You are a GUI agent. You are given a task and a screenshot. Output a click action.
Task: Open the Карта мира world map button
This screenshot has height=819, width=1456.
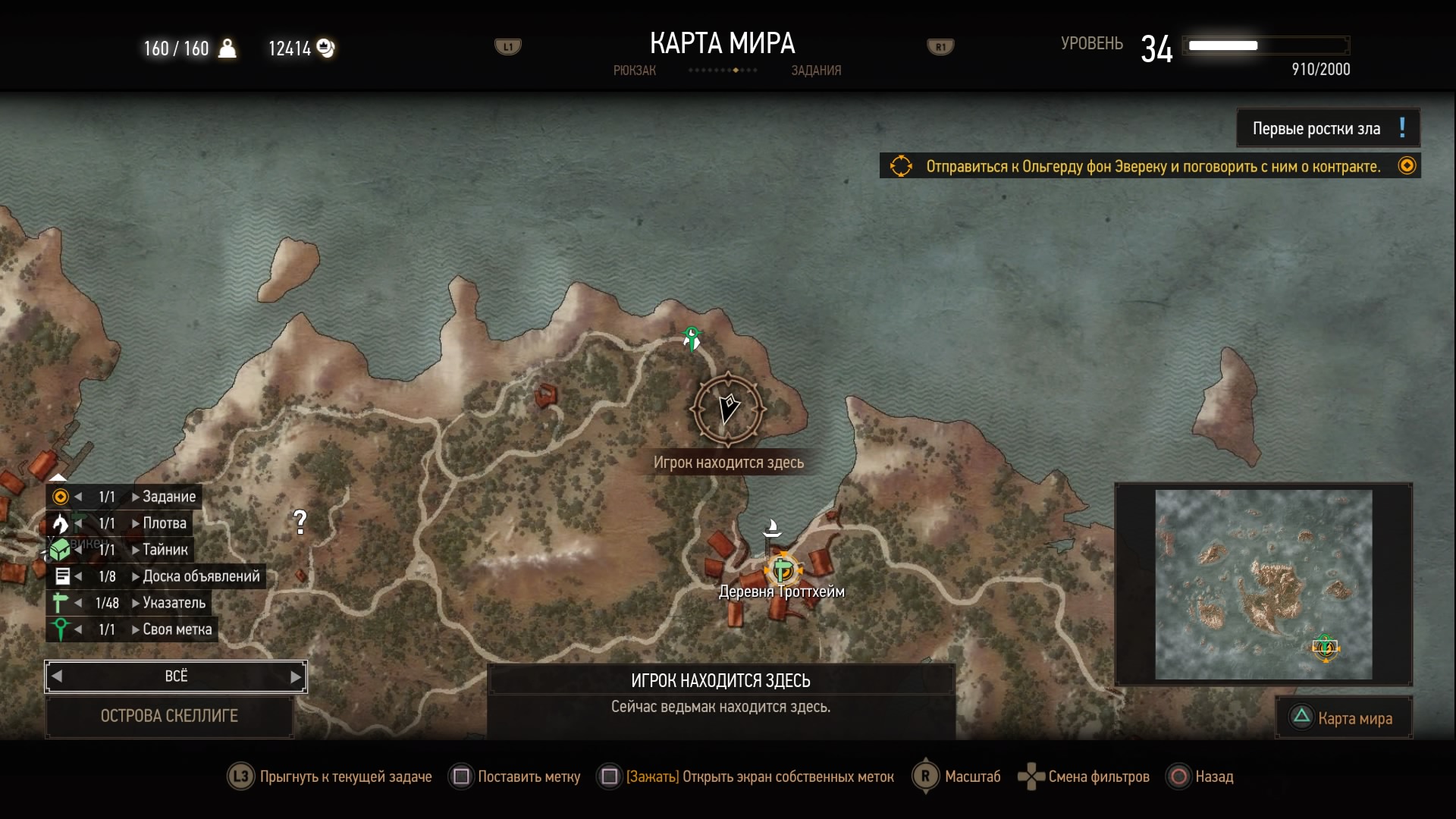click(x=1344, y=718)
